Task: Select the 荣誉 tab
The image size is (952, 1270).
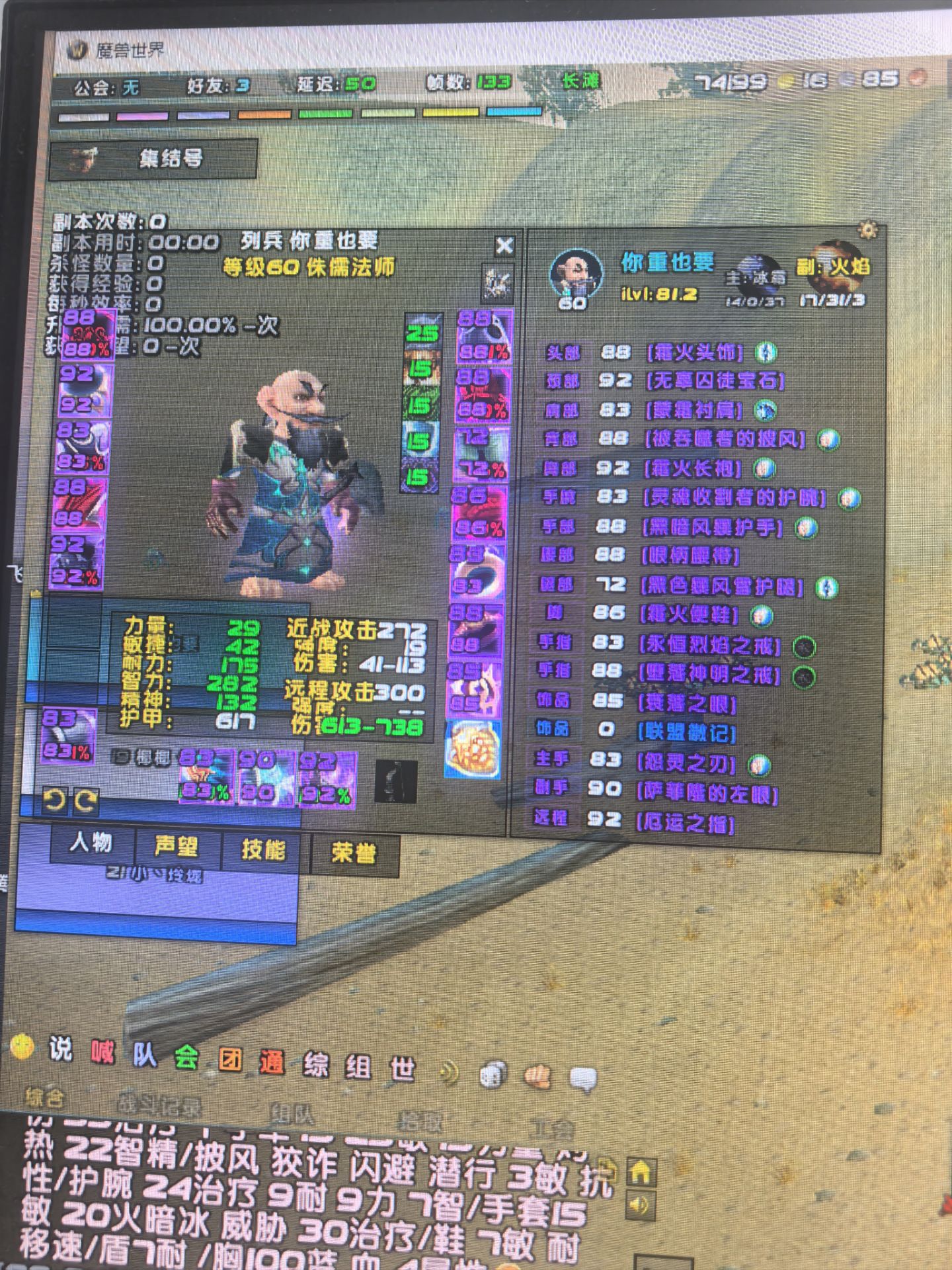Action: 354,853
